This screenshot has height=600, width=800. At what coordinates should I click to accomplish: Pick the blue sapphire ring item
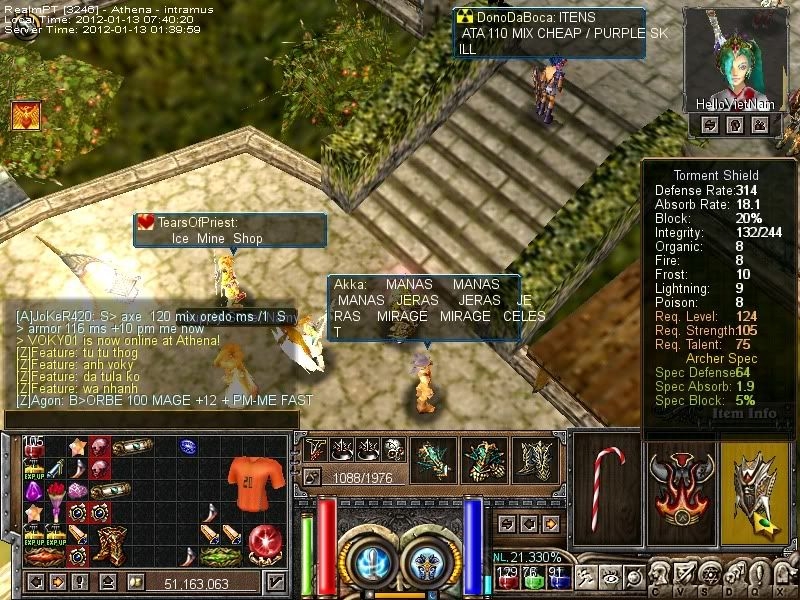click(188, 445)
